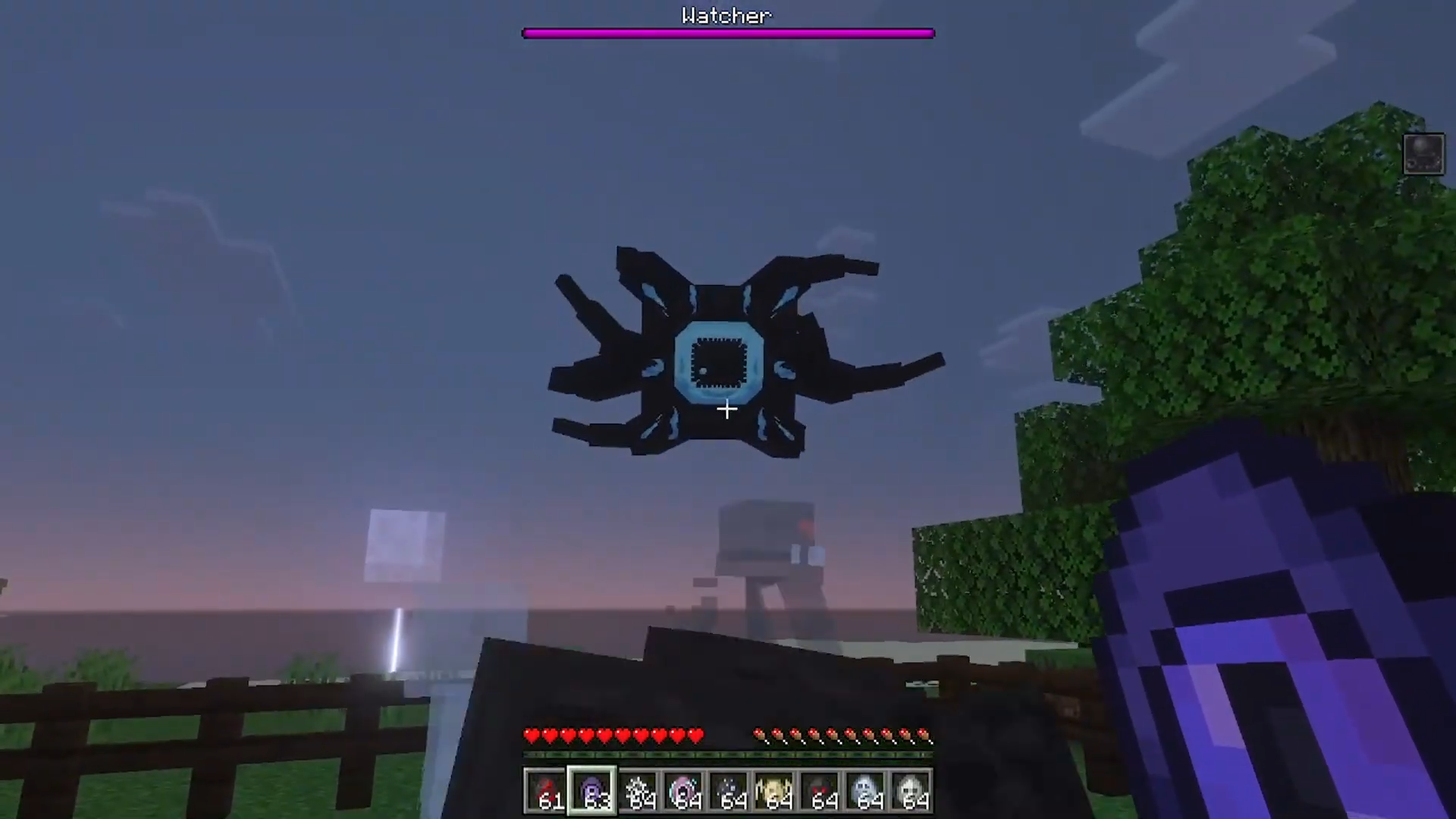This screenshot has width=1456, height=819.
Task: Select the pink eye item in slot four
Action: [x=685, y=789]
